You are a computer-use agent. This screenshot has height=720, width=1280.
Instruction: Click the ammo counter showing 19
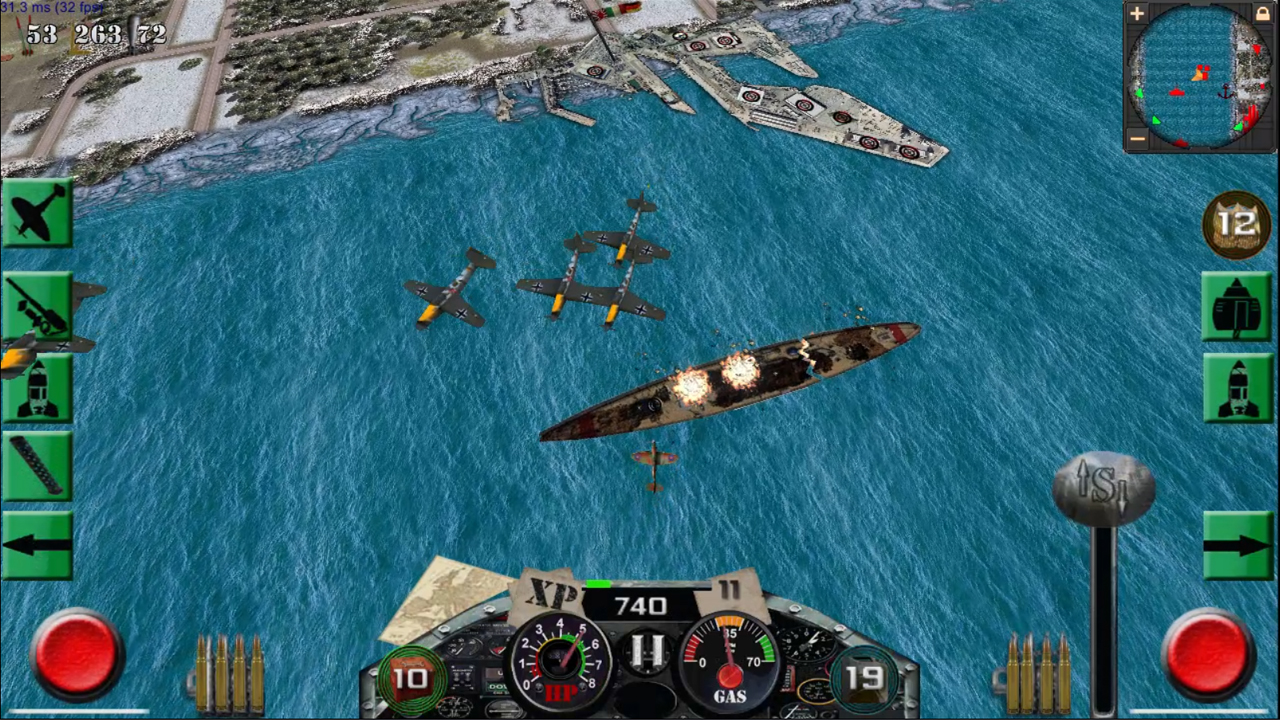point(866,678)
